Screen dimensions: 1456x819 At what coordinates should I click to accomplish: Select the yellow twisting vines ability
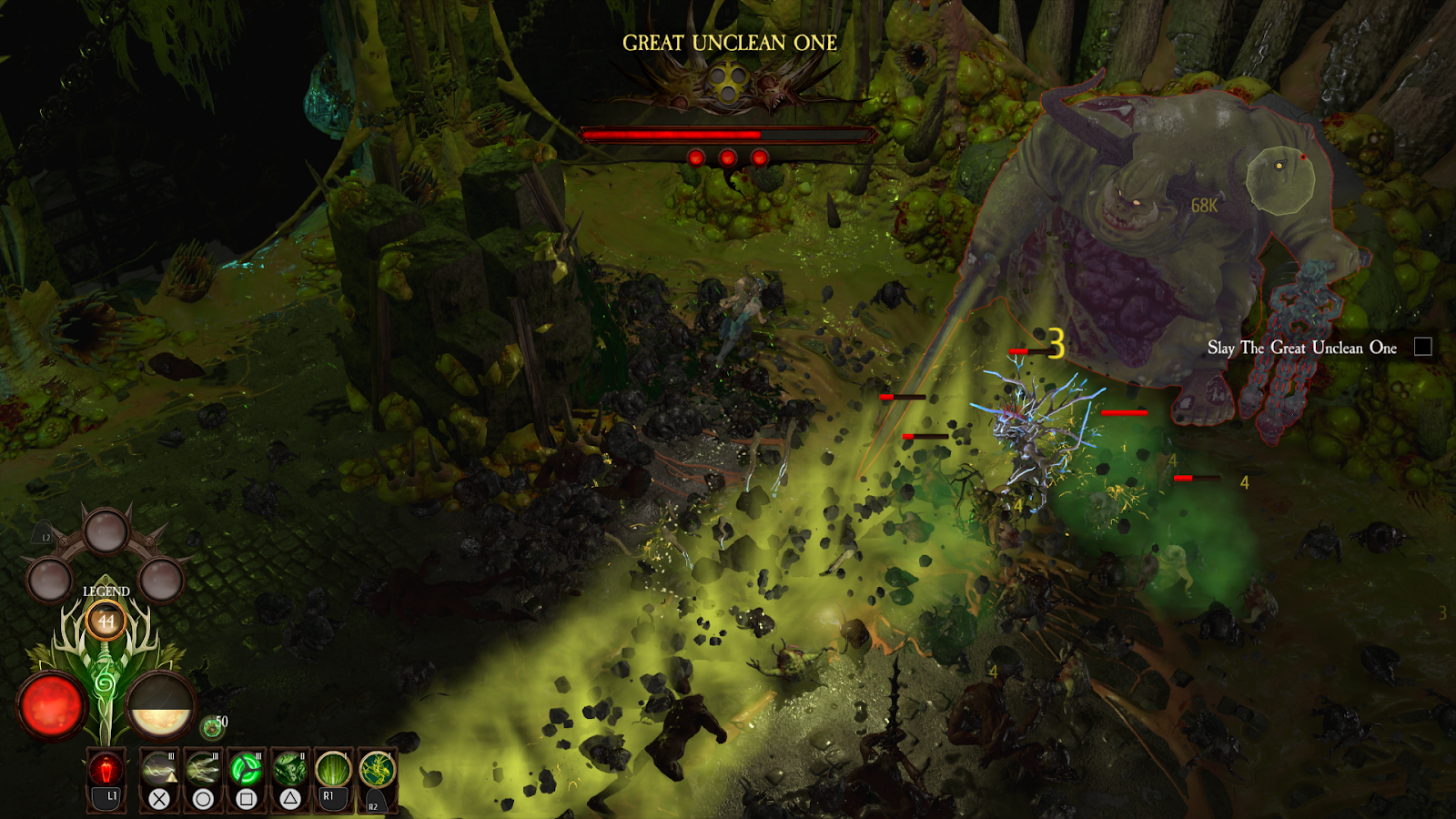point(377,770)
